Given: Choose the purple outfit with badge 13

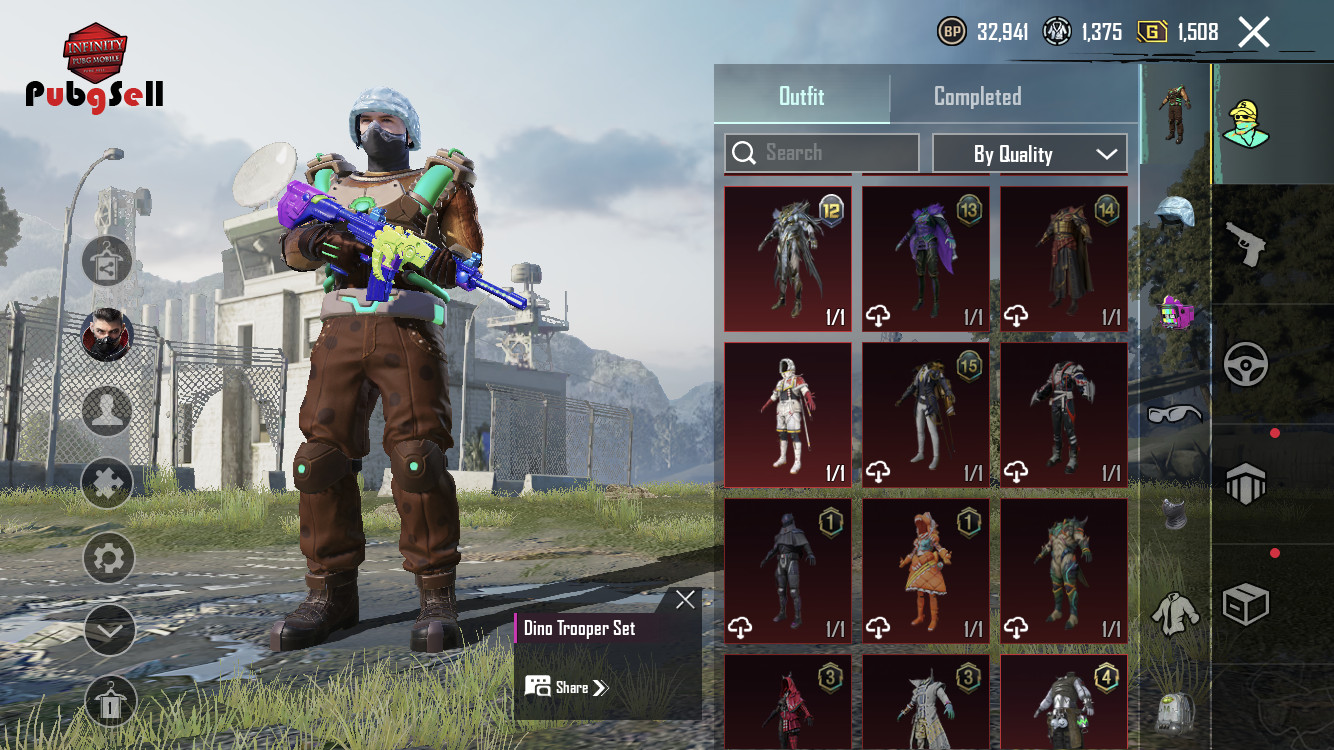Looking at the screenshot, I should pyautogui.click(x=926, y=259).
